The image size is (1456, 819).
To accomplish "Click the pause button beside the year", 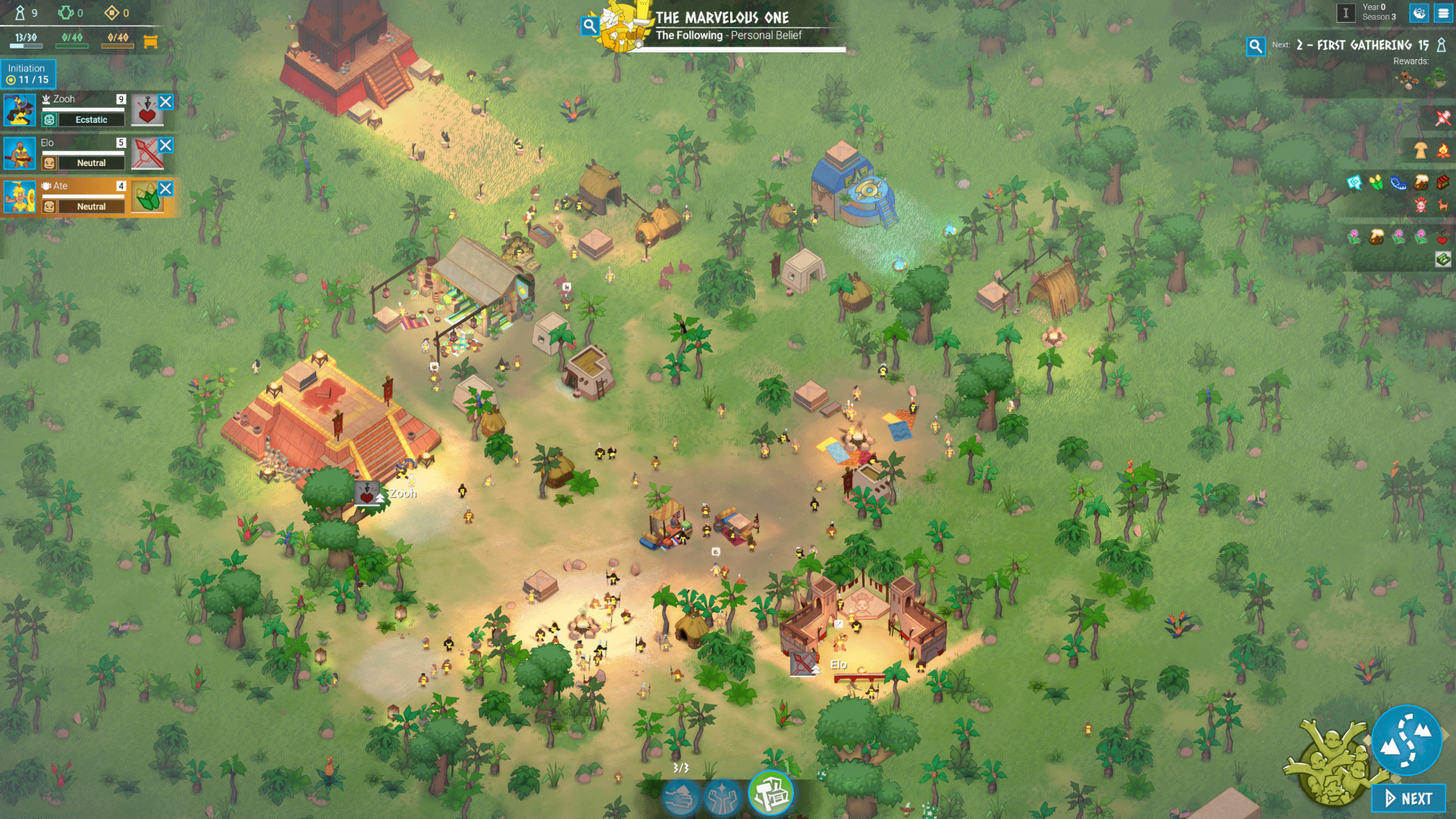I will 1345,13.
